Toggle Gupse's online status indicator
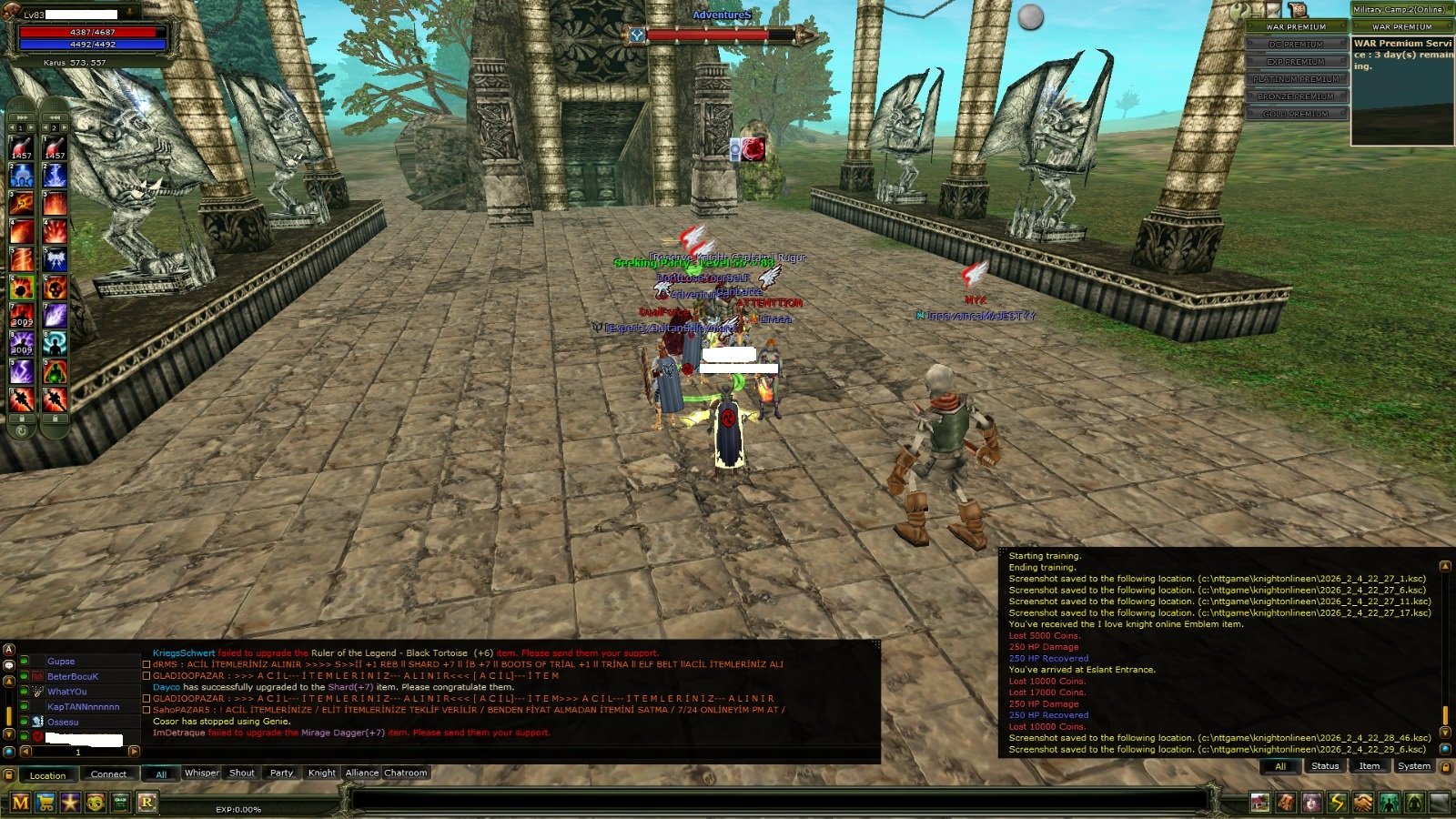 24,661
